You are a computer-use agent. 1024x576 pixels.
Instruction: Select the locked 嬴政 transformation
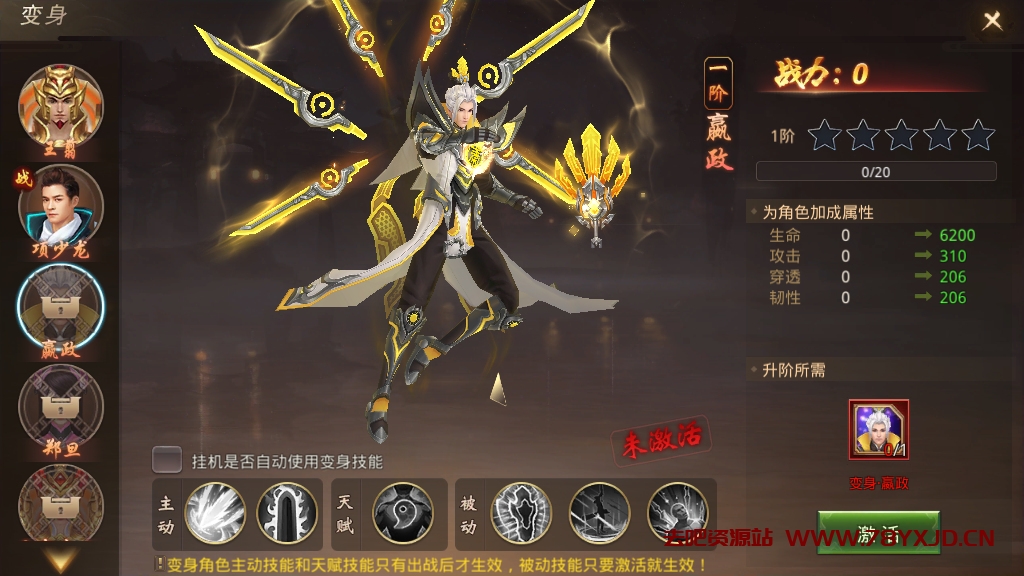click(x=61, y=308)
